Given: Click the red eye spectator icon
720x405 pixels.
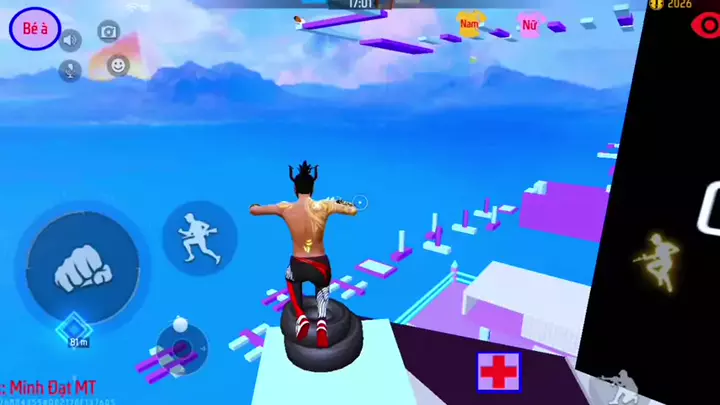Looking at the screenshot, I should point(706,26).
